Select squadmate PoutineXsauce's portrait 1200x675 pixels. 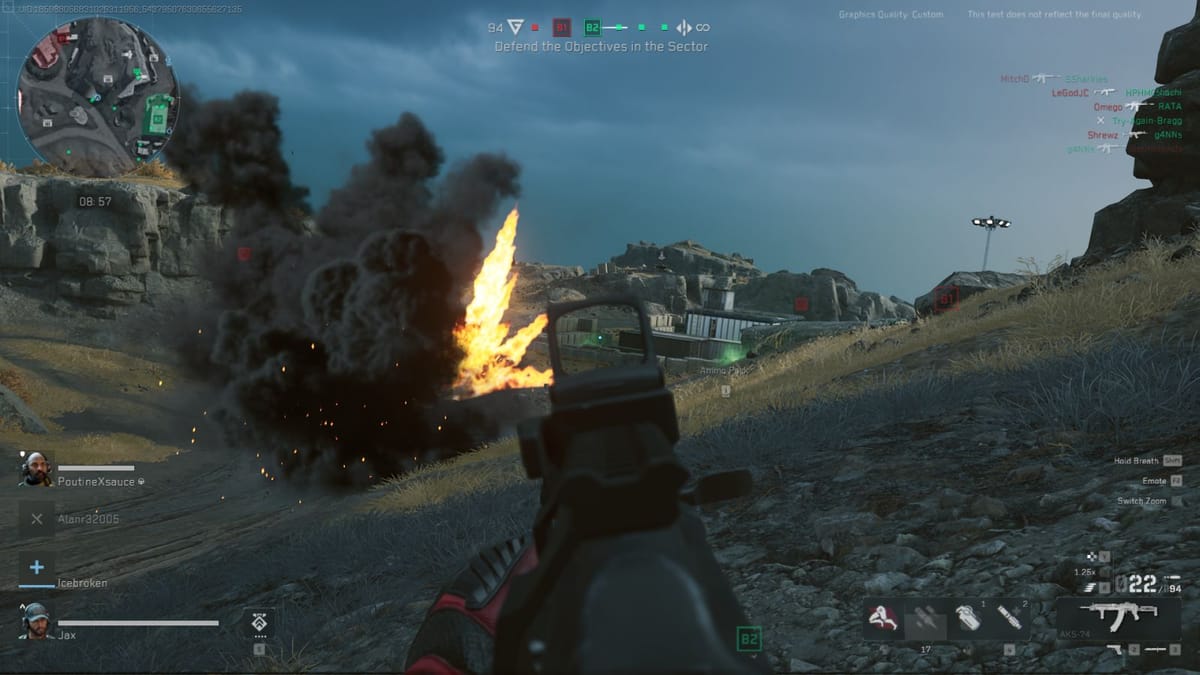35,469
